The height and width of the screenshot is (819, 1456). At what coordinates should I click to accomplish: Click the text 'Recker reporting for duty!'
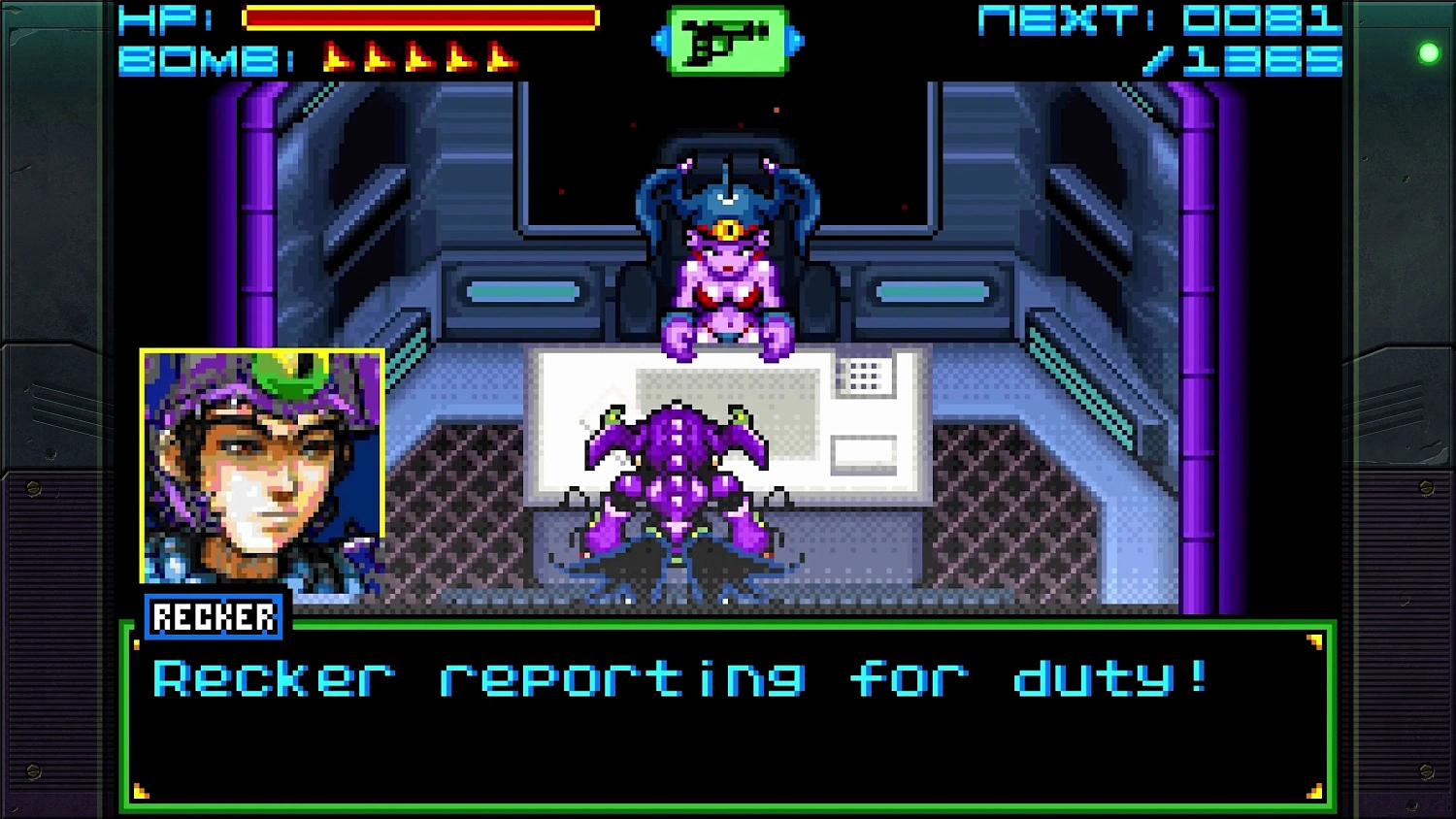[x=679, y=678]
